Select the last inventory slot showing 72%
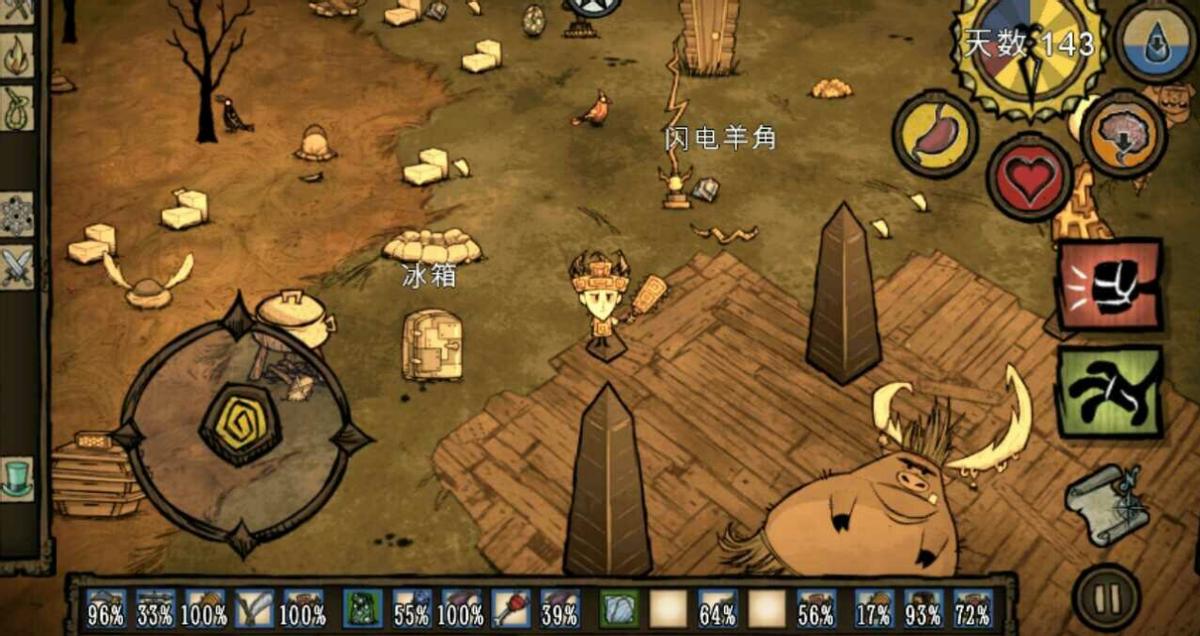The width and height of the screenshot is (1200, 636). (972, 607)
